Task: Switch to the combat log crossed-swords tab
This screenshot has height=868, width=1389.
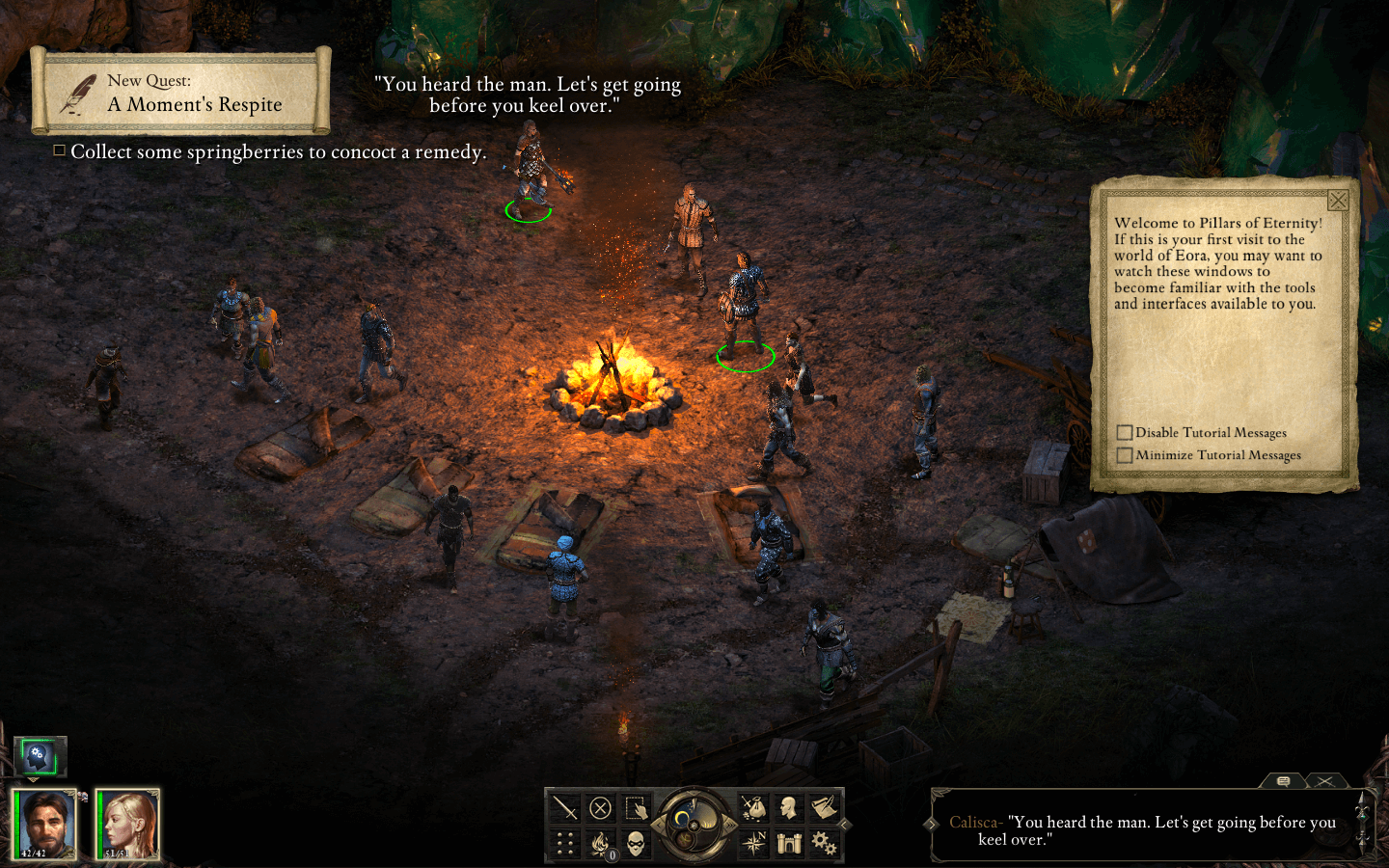Action: tap(1324, 781)
